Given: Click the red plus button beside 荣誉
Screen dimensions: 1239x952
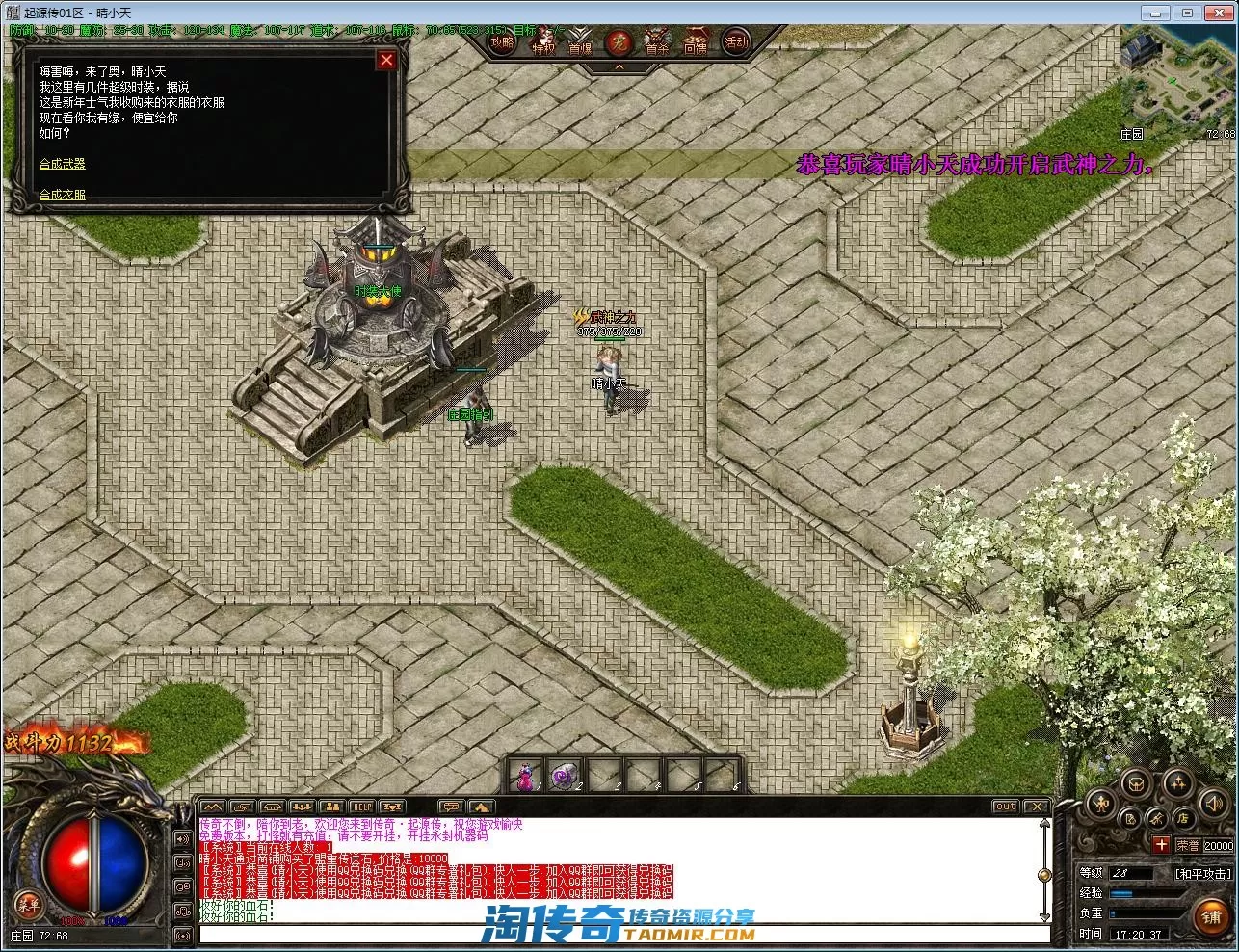Looking at the screenshot, I should click(x=1161, y=845).
